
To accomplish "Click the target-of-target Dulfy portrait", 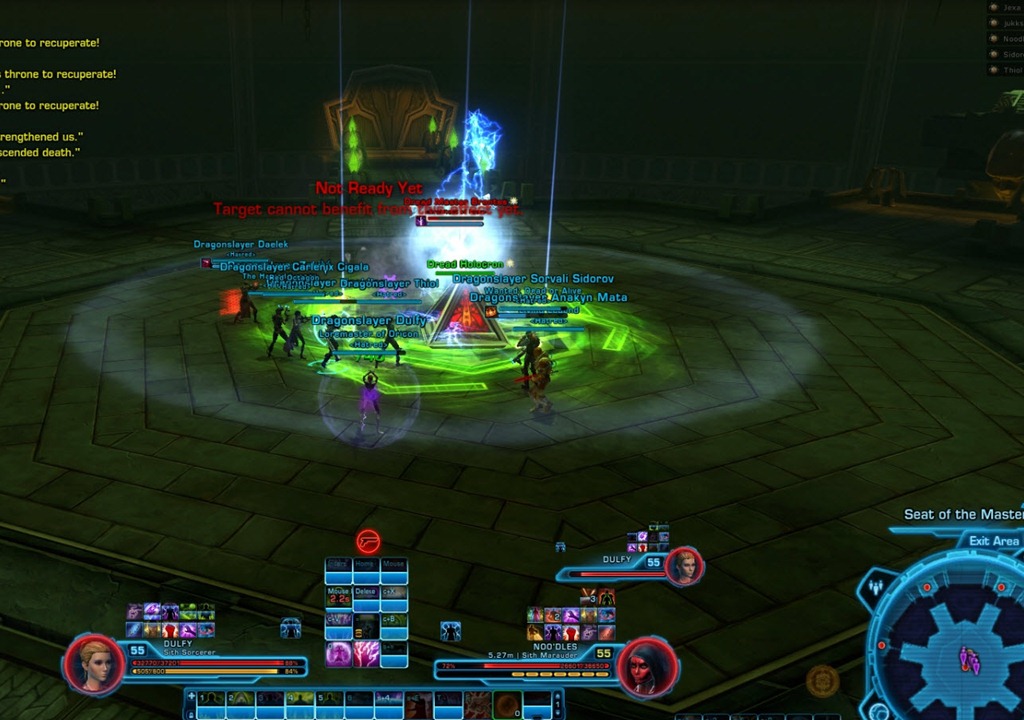I will click(685, 566).
